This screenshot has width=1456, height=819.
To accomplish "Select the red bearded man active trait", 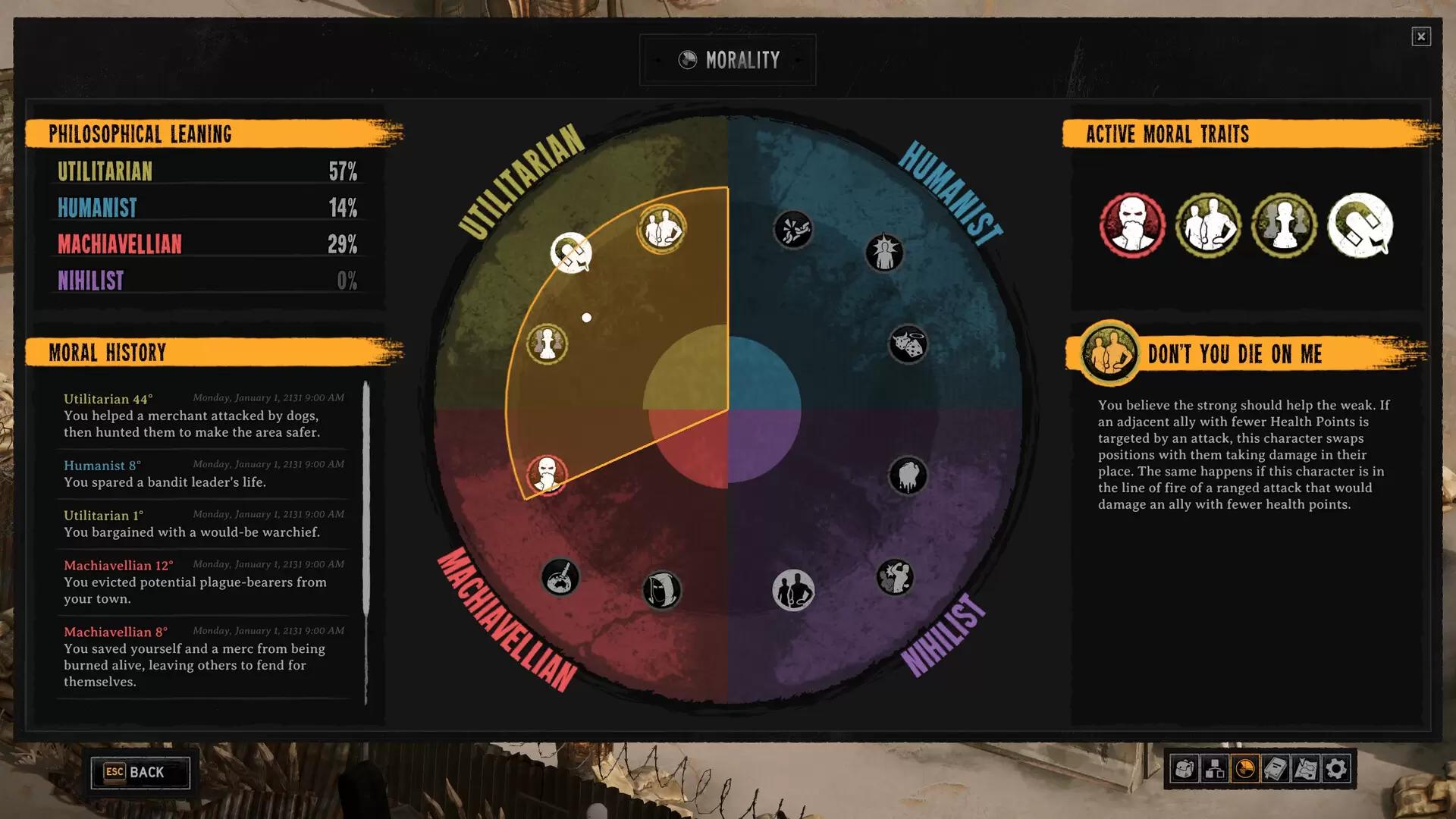I will click(1132, 225).
